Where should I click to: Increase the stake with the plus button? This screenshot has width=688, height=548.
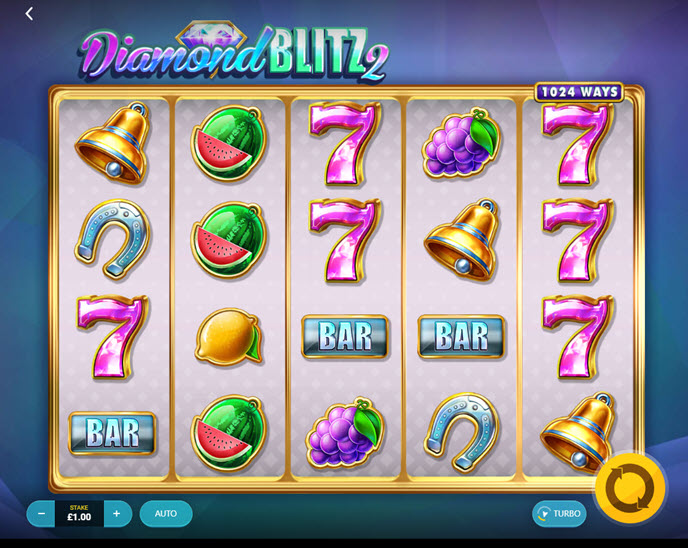[117, 514]
